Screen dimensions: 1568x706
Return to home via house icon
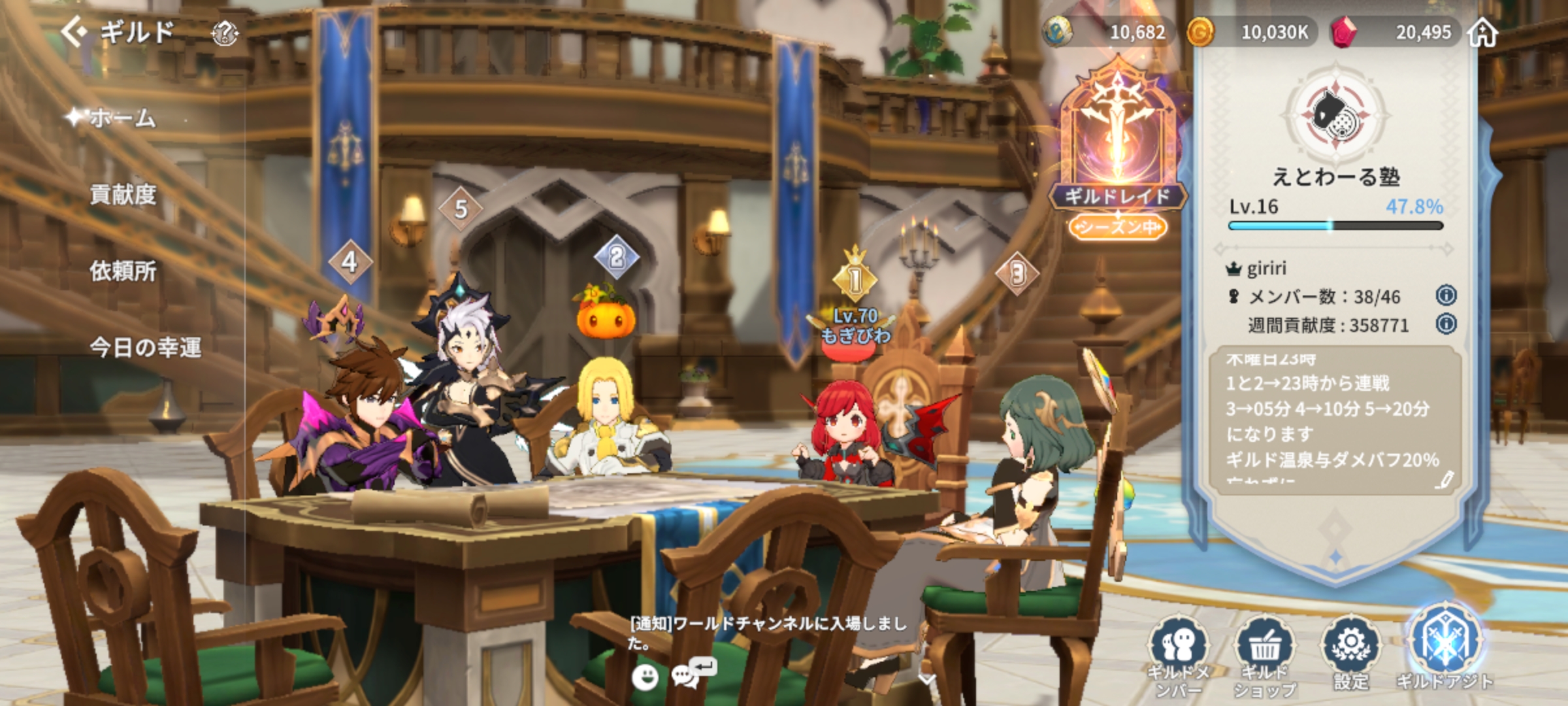pyautogui.click(x=1482, y=32)
